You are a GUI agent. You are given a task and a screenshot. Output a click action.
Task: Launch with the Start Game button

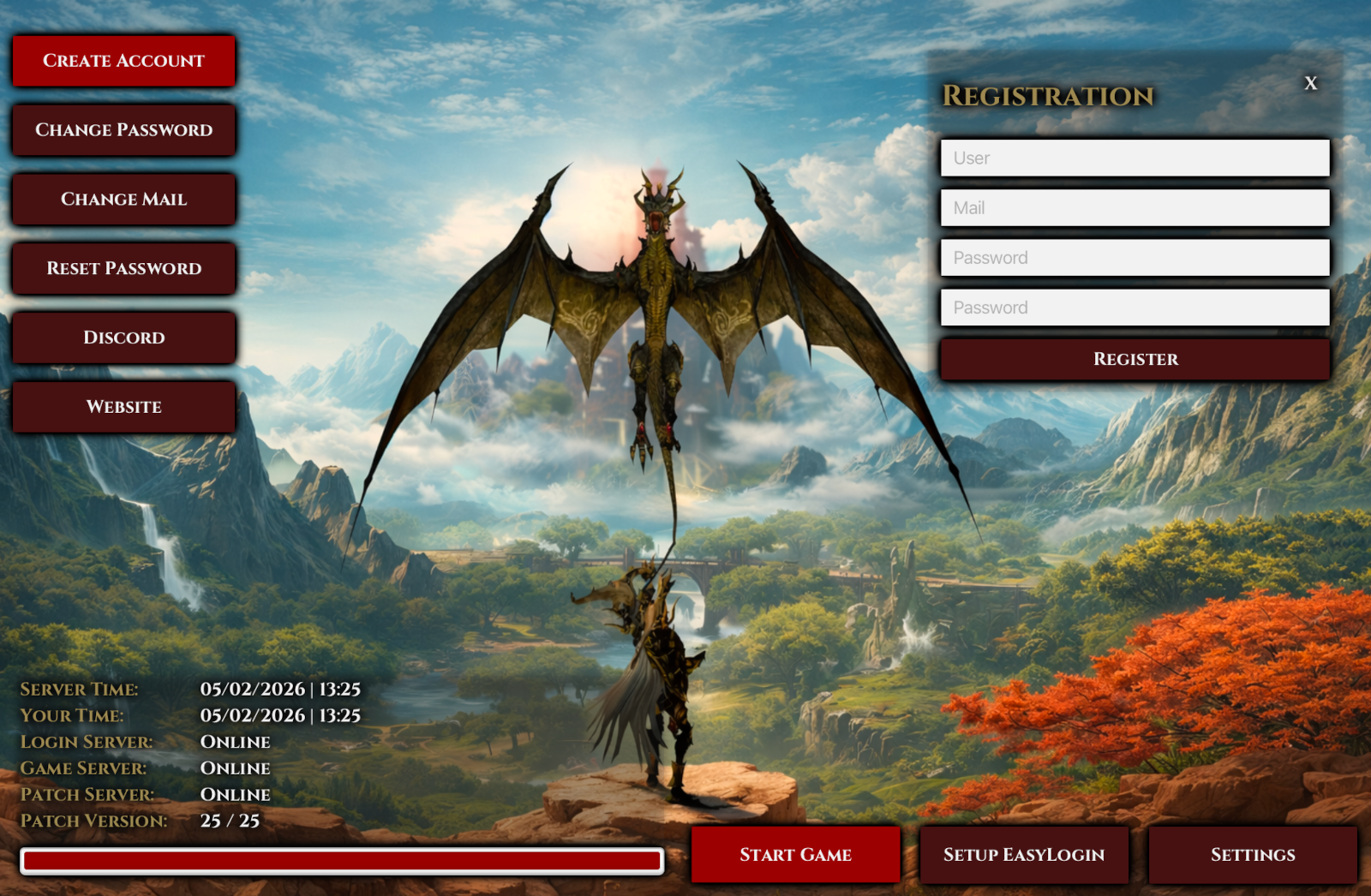point(795,855)
